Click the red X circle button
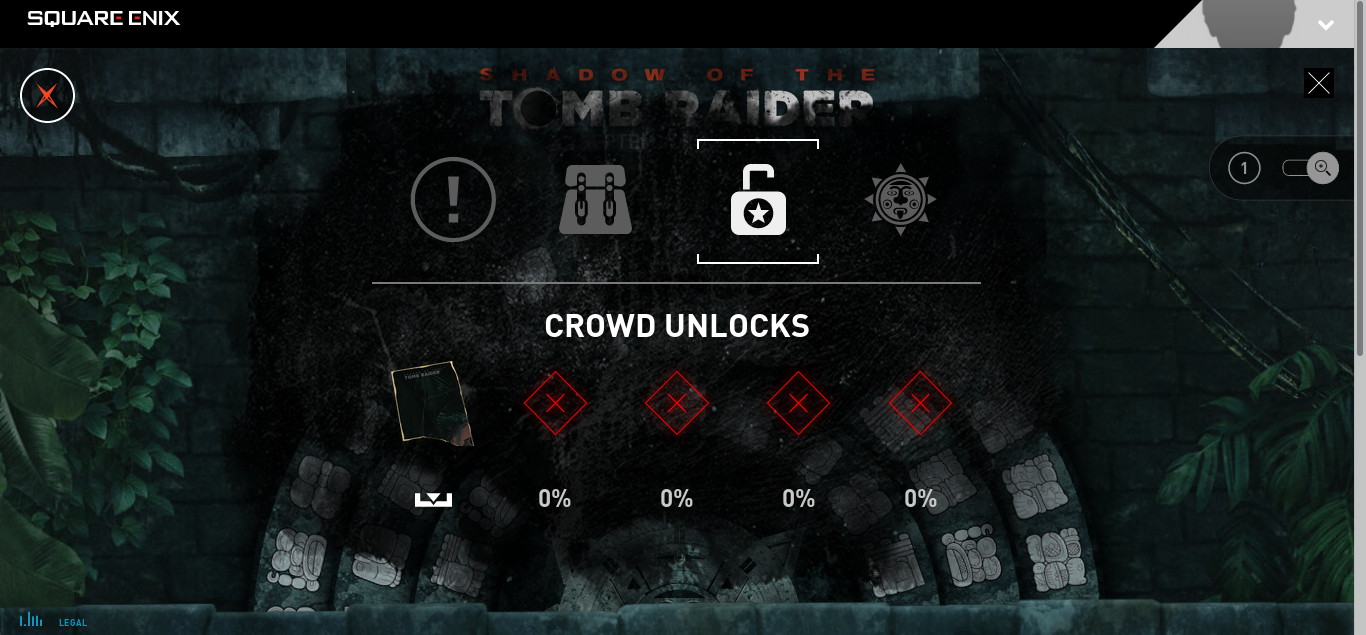Viewport: 1366px width, 635px height. (x=47, y=96)
